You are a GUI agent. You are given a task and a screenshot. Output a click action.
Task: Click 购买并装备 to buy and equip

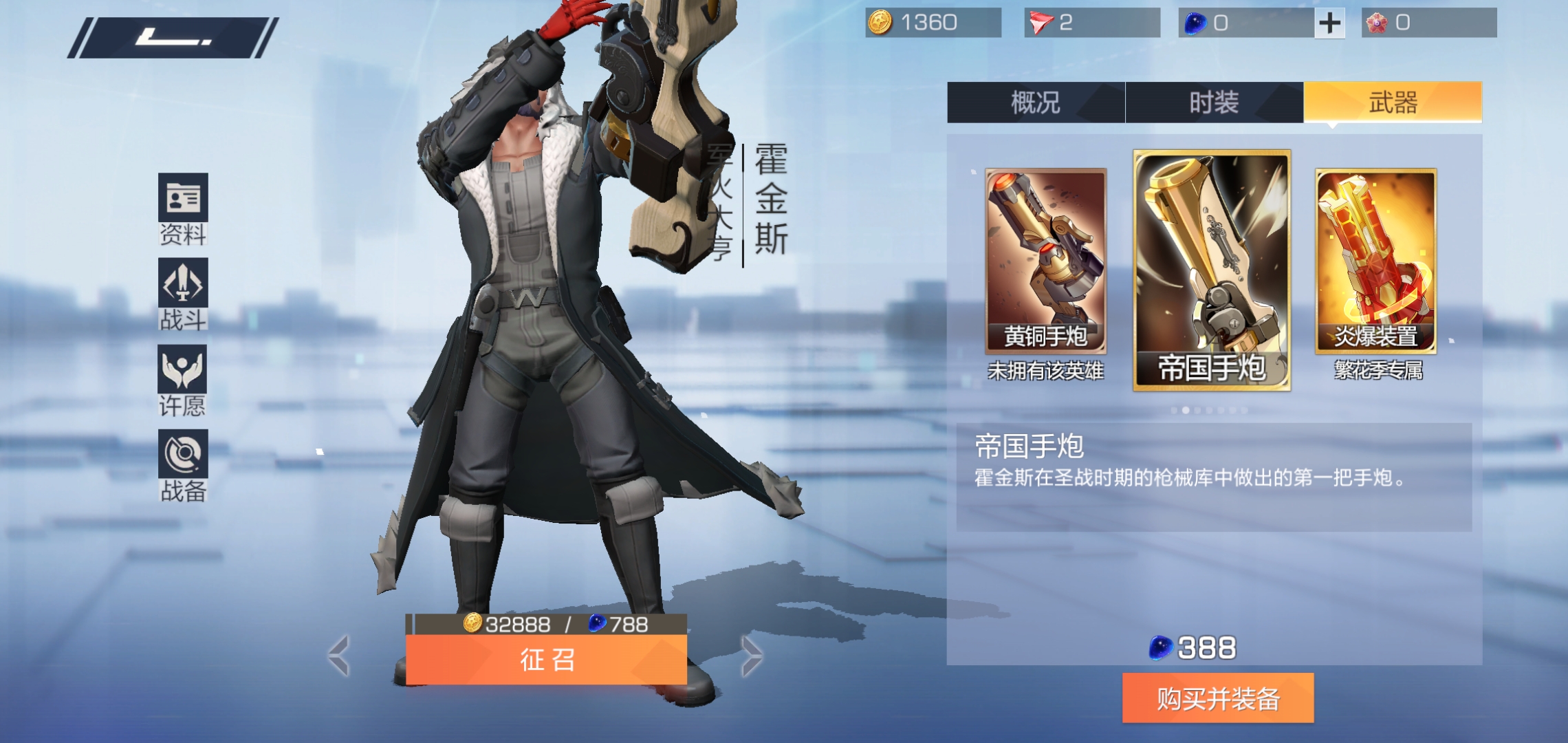click(x=1218, y=698)
